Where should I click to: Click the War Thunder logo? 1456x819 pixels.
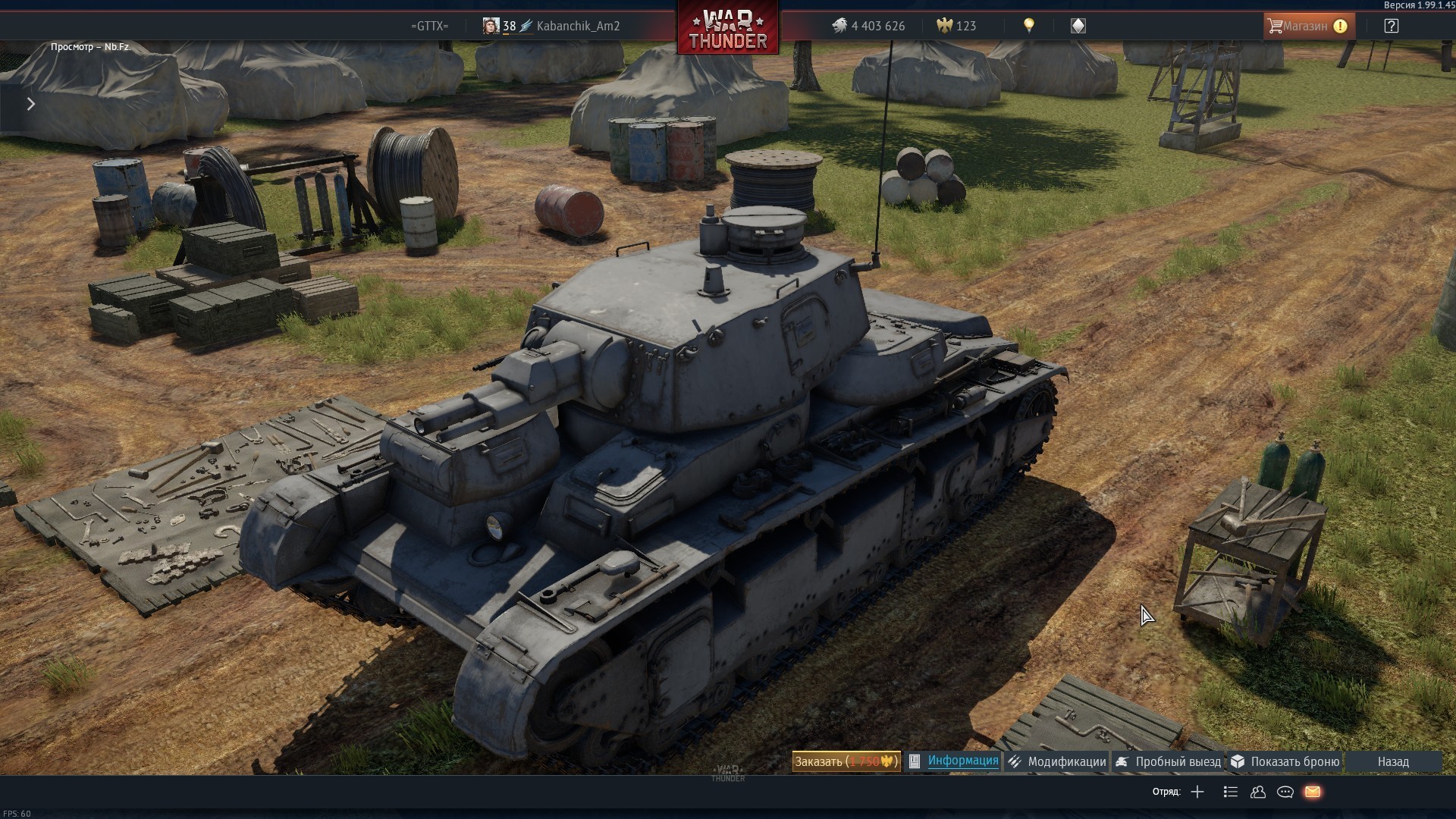click(x=728, y=29)
